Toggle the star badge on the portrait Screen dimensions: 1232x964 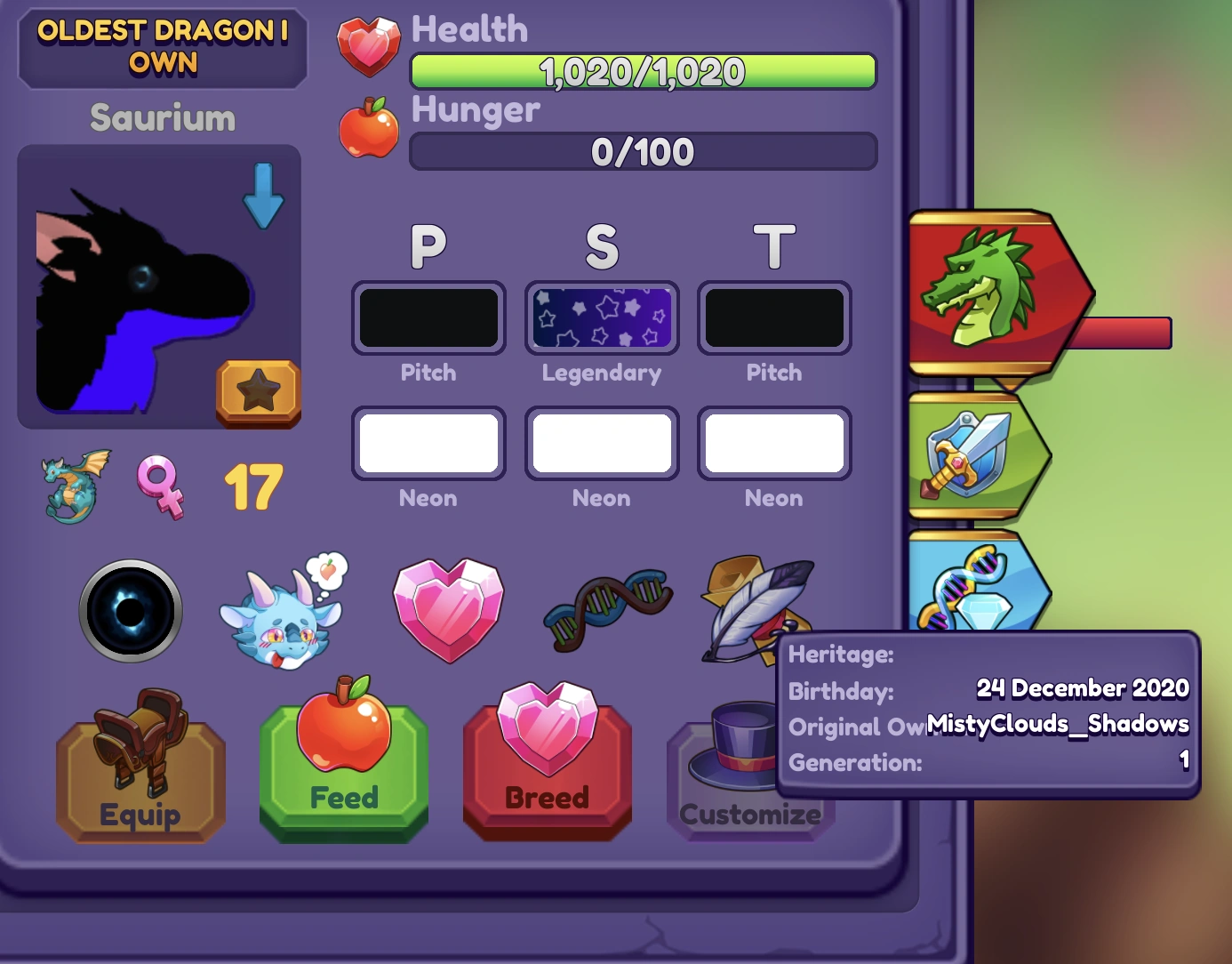(258, 392)
